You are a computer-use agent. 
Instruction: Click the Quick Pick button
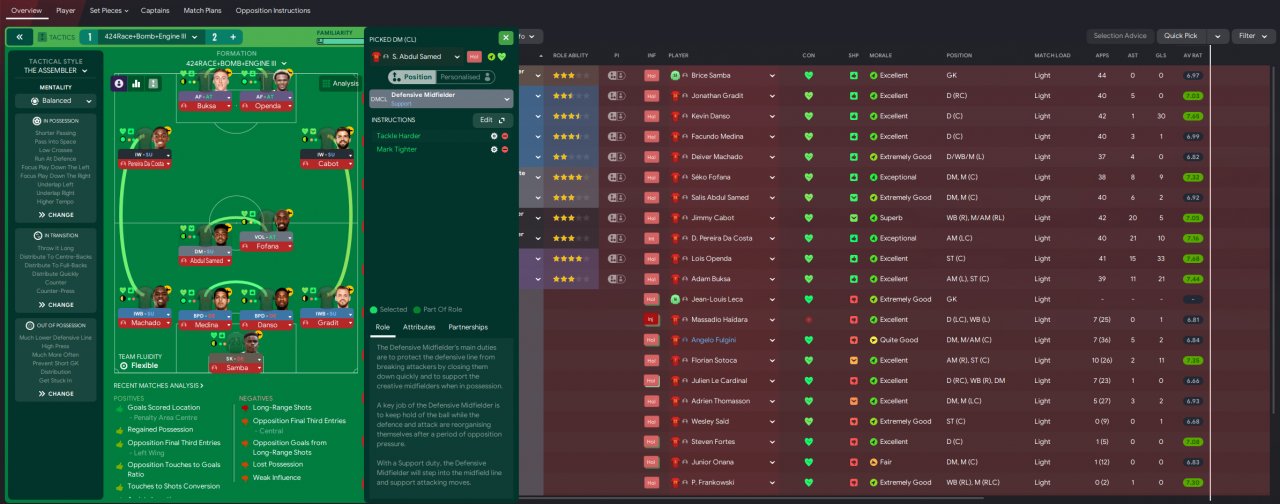(x=1181, y=36)
